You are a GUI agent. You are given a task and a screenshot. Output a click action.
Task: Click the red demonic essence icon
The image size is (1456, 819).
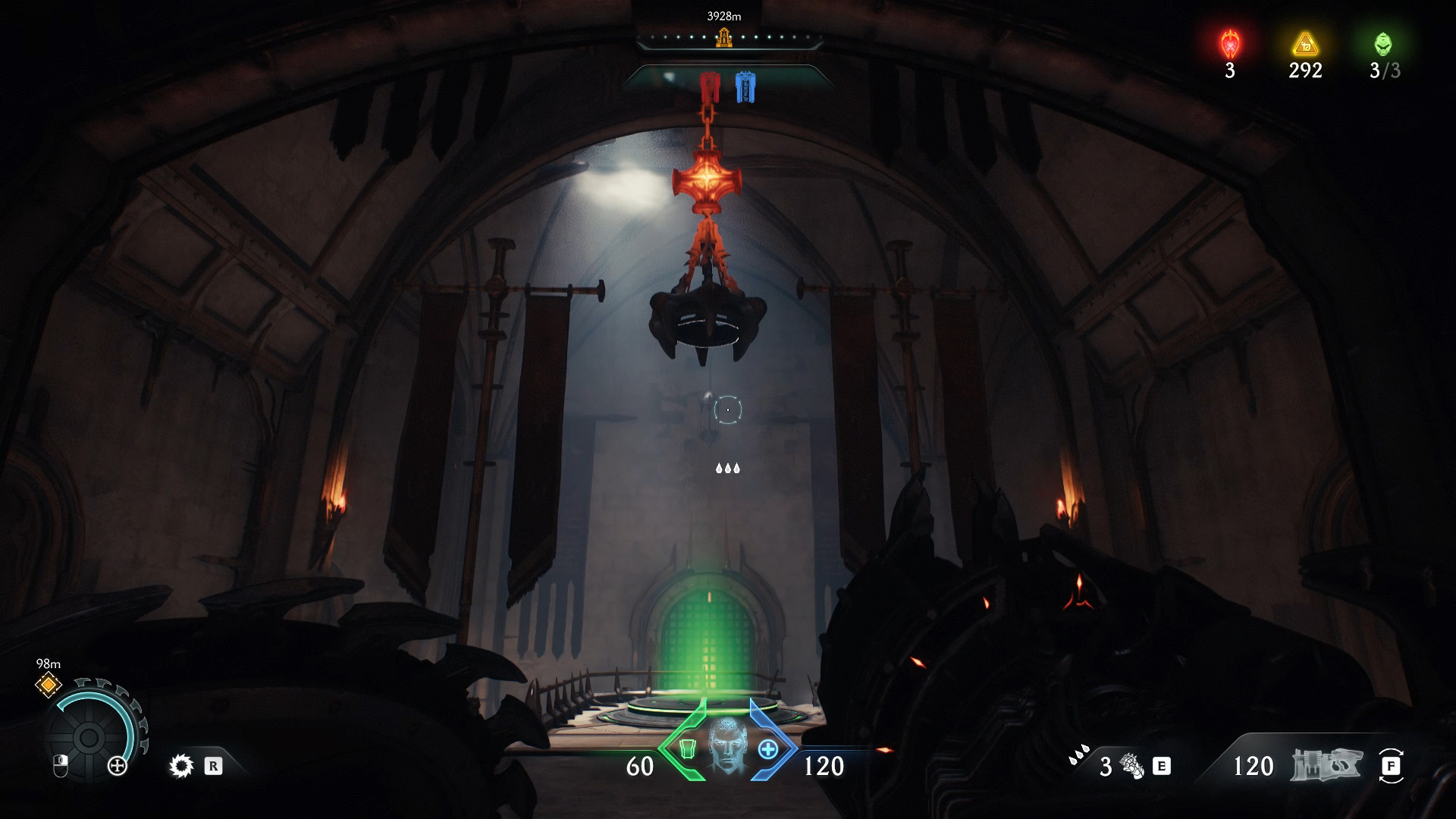point(1229,45)
